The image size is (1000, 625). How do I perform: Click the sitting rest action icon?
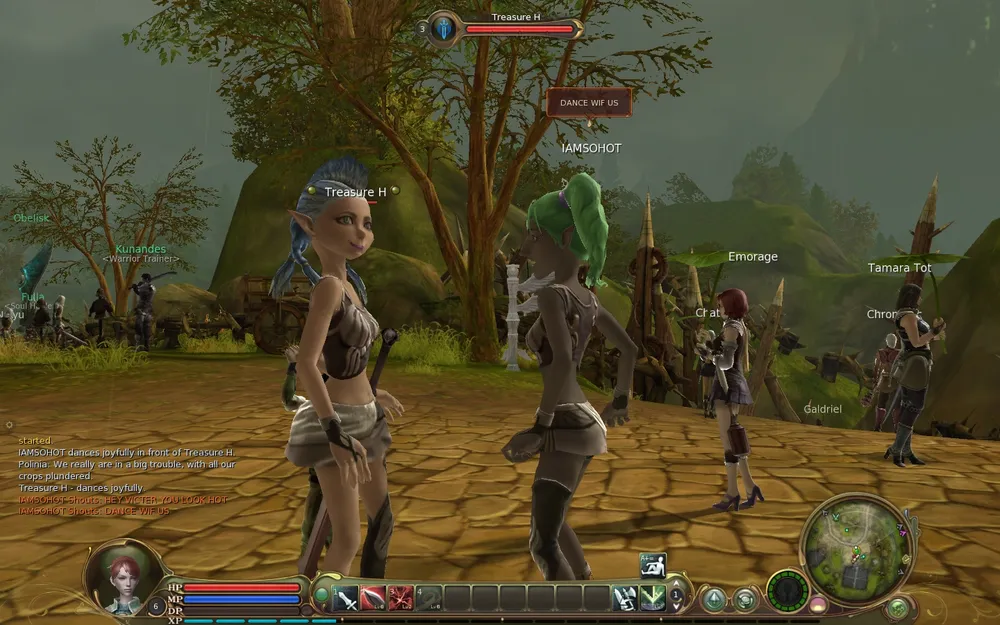653,565
